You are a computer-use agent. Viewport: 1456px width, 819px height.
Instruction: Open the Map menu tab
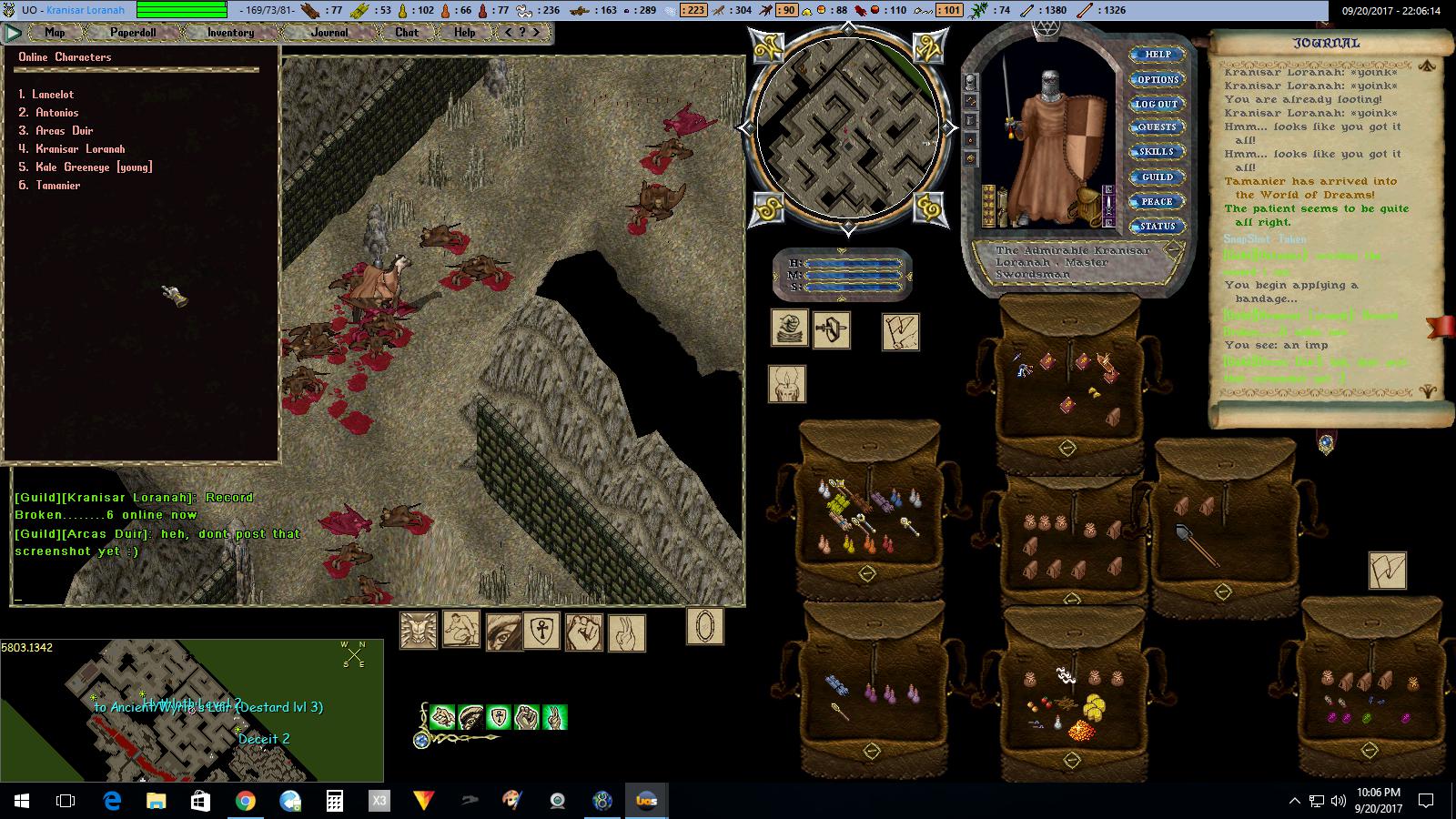pyautogui.click(x=55, y=32)
